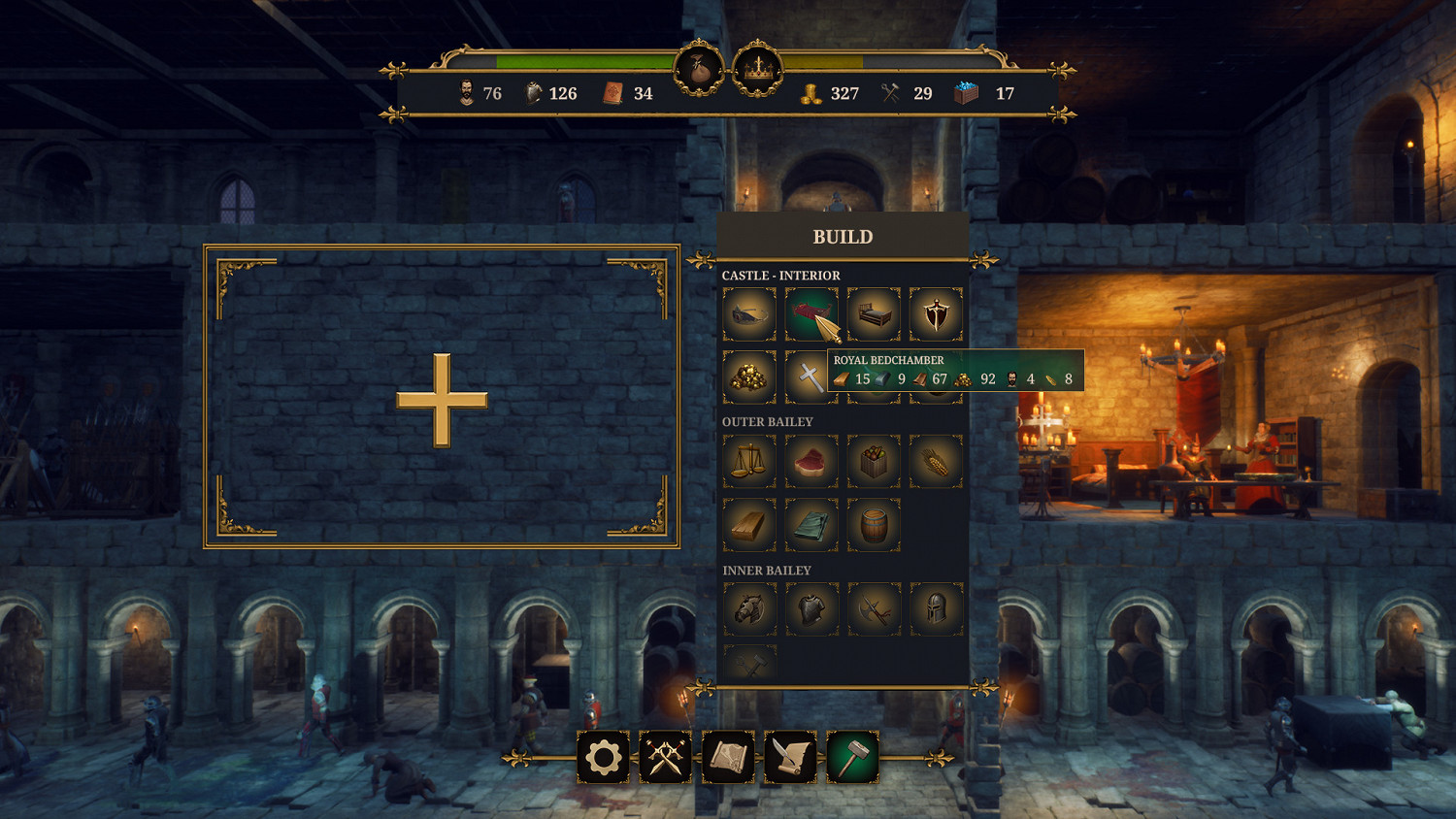Choose the helmet icon in Inner Bailey

[936, 610]
